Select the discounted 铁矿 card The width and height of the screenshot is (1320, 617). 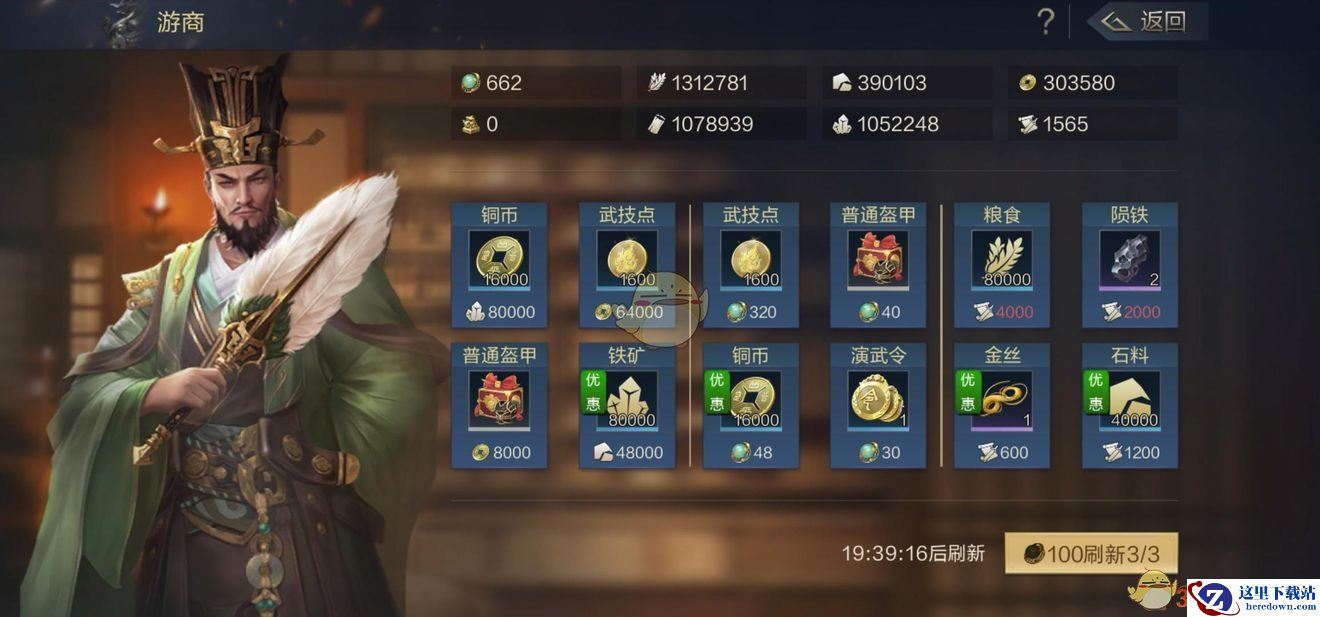pyautogui.click(x=627, y=405)
